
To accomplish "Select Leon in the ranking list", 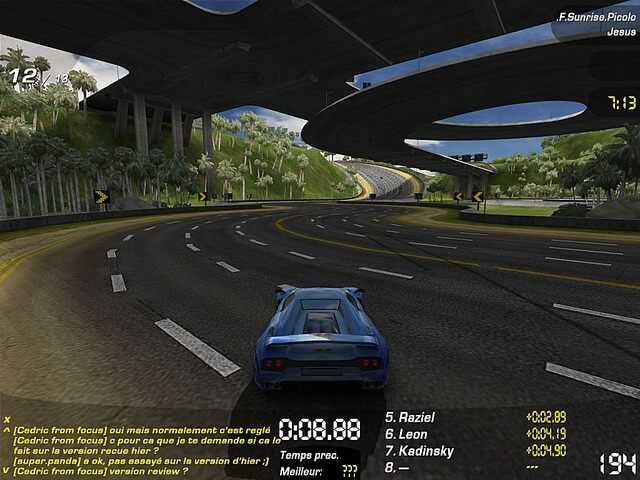I will pyautogui.click(x=412, y=434).
